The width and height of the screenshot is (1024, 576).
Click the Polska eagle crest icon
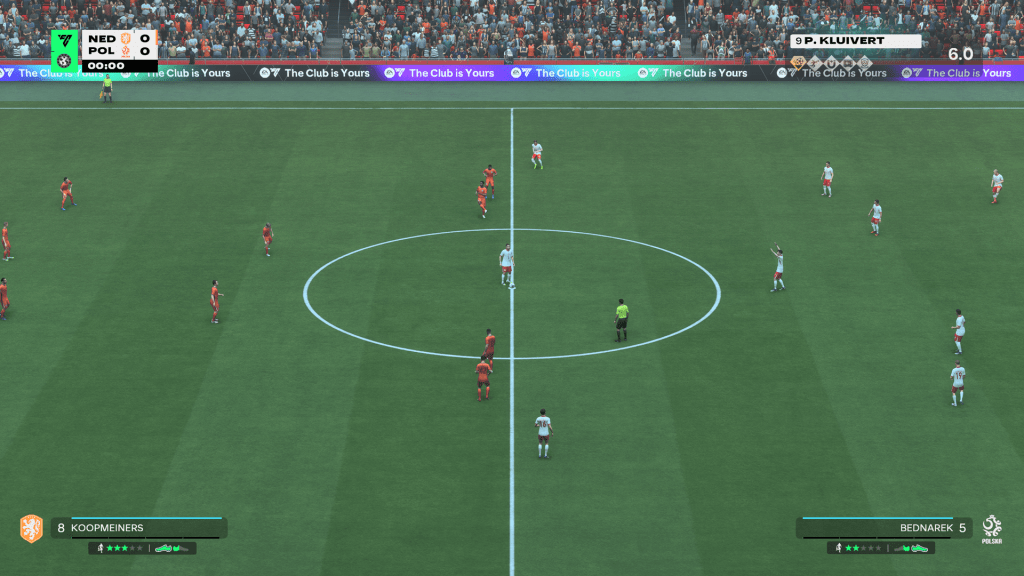[x=992, y=527]
